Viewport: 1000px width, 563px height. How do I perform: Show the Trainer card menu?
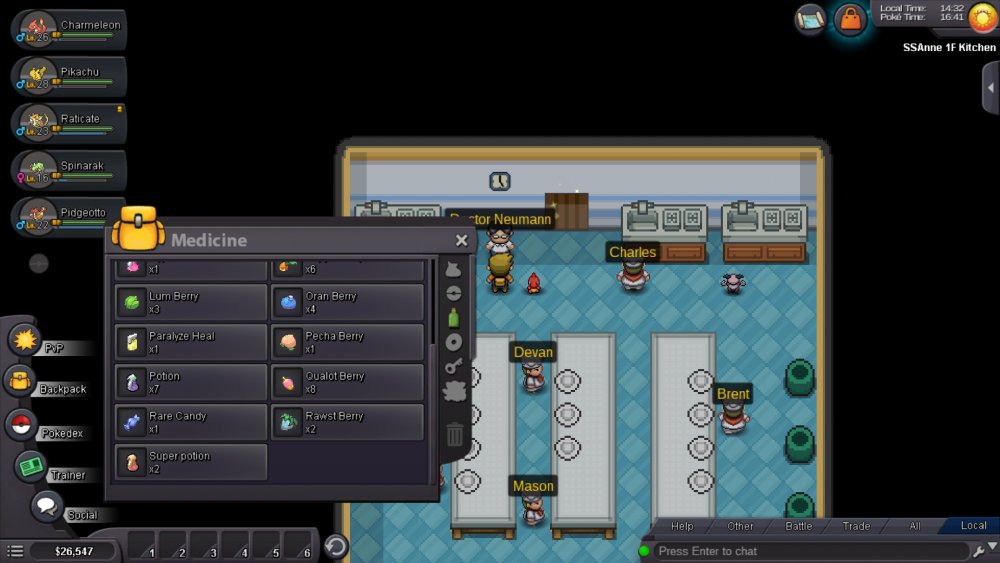[x=31, y=466]
